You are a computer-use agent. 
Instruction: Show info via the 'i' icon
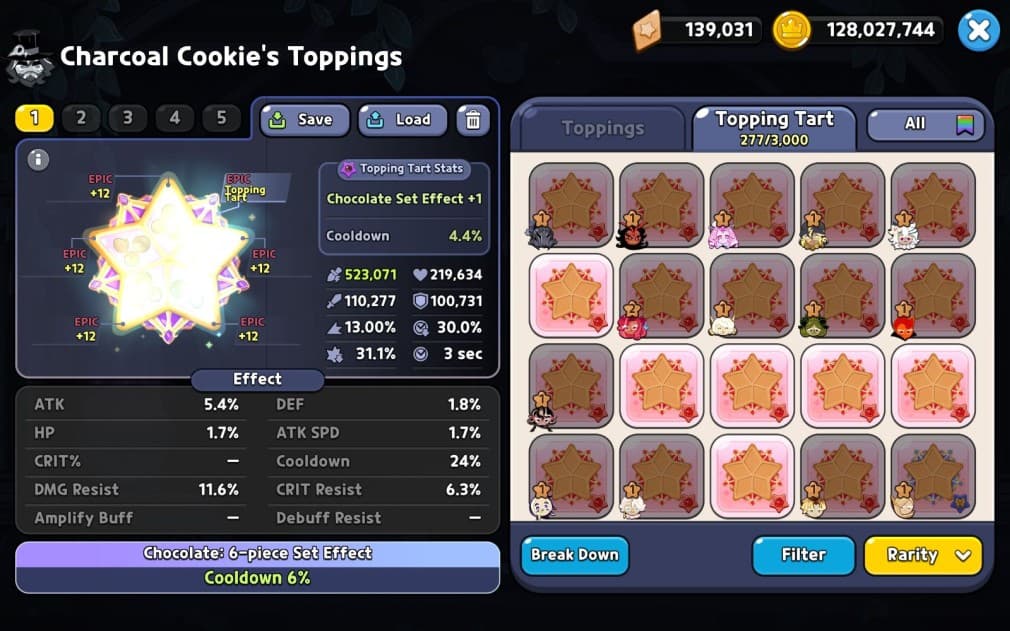click(x=38, y=159)
